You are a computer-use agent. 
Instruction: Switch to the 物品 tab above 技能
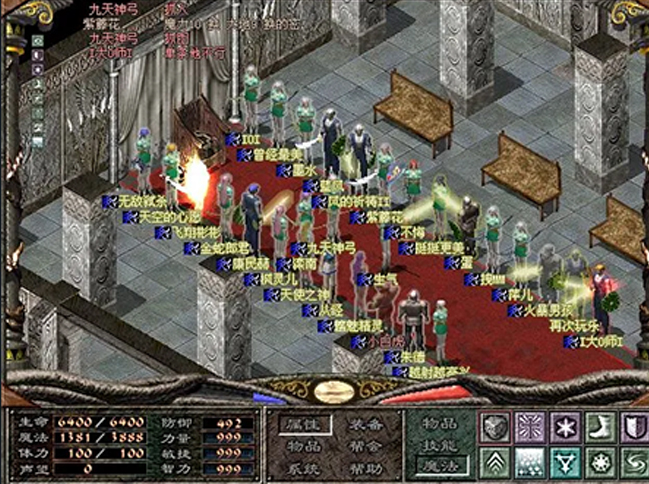(439, 423)
